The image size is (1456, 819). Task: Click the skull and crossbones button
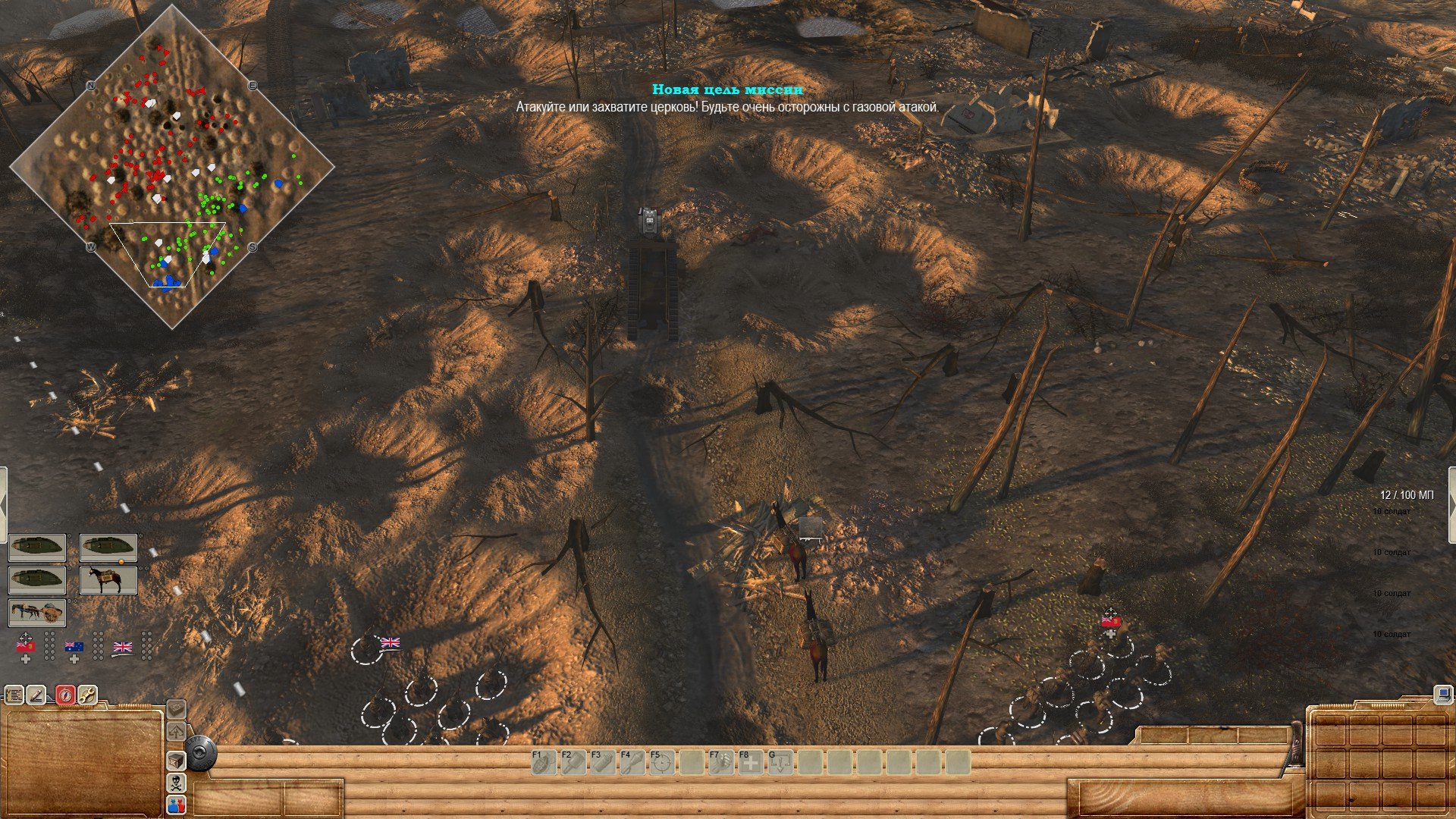176,783
